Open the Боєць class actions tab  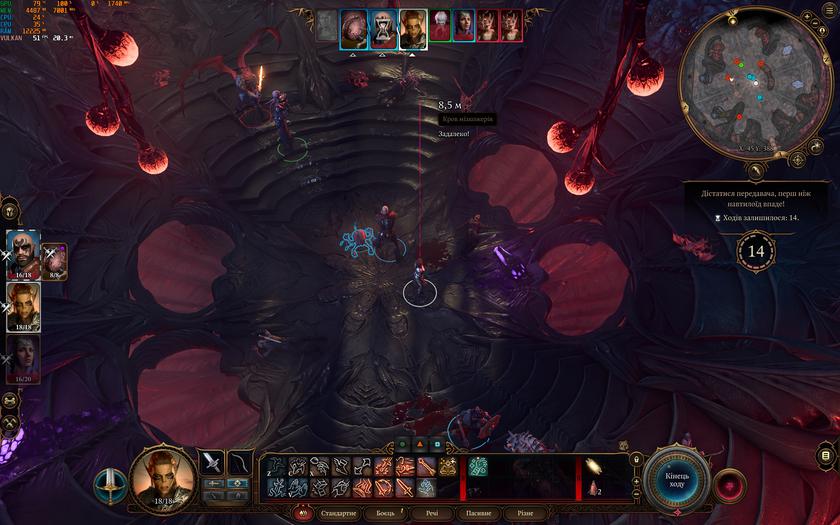[386, 513]
